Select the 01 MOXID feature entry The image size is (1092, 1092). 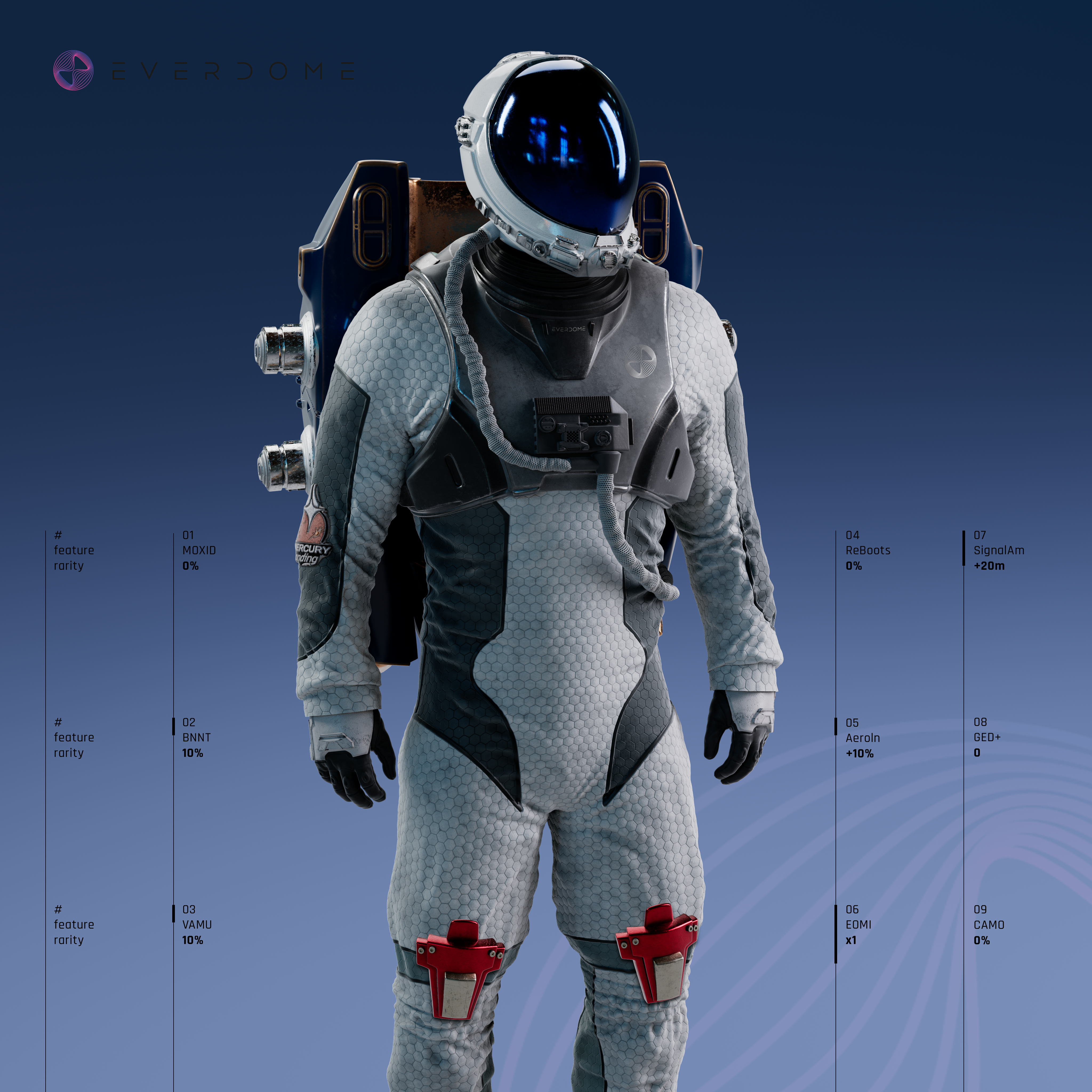(x=199, y=550)
